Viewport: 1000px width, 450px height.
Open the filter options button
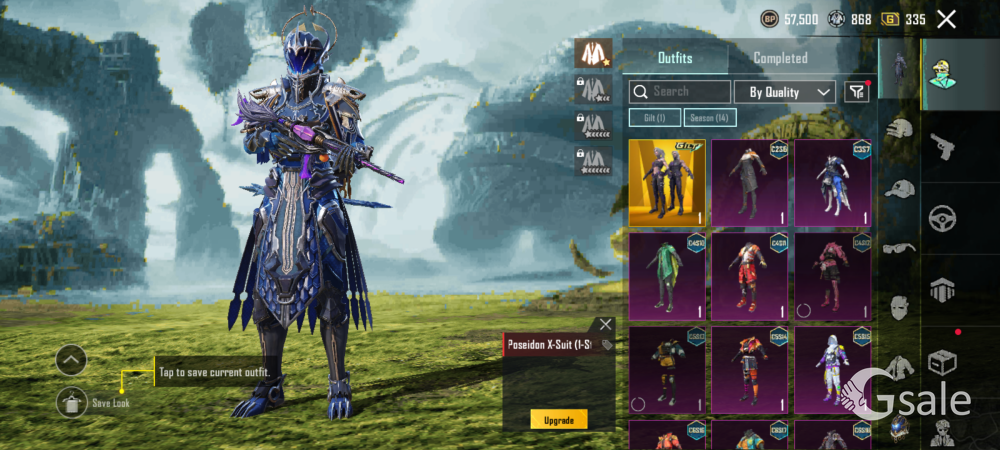(856, 92)
